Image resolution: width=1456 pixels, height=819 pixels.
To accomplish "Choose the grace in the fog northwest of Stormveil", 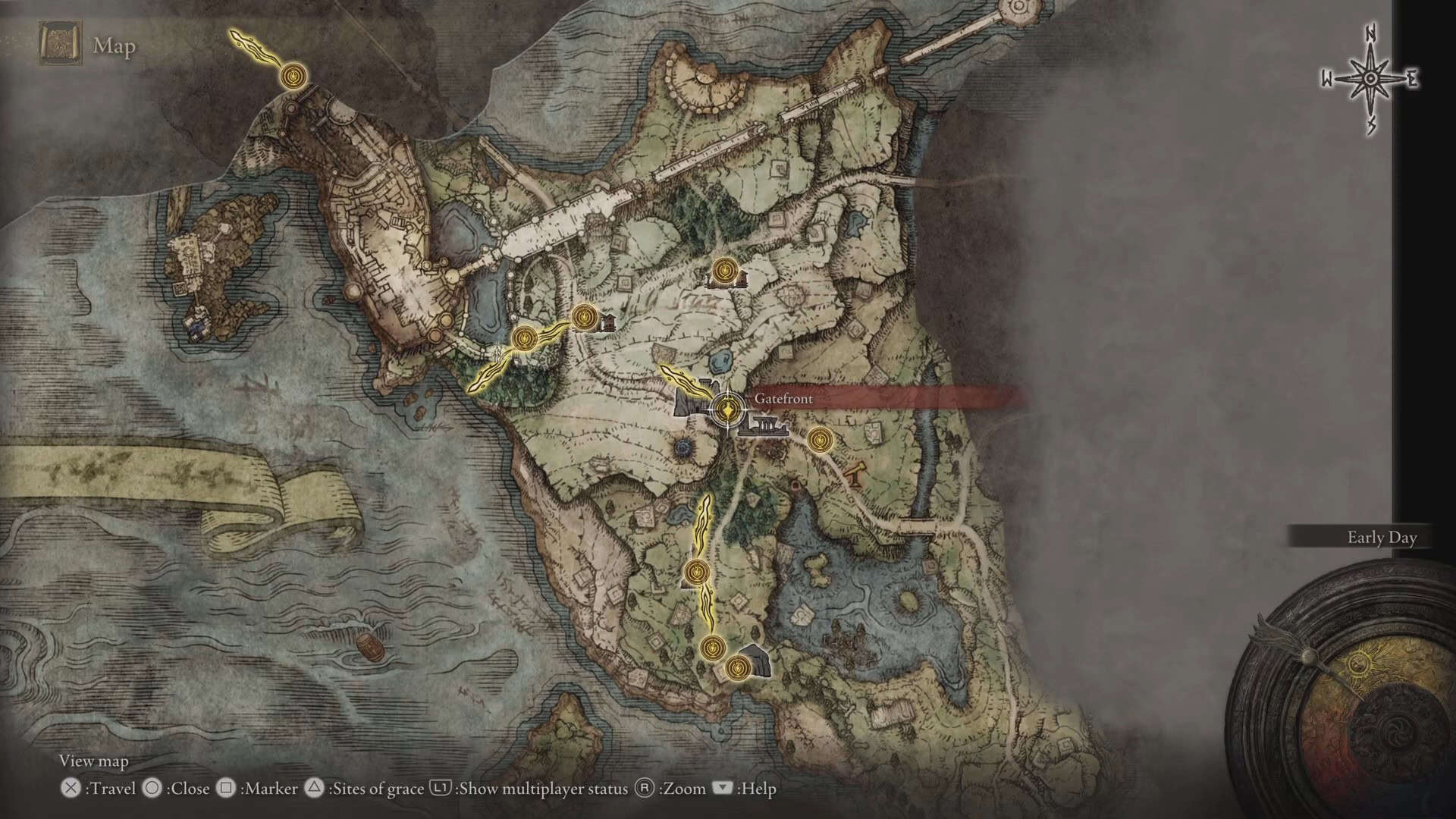I will [293, 76].
